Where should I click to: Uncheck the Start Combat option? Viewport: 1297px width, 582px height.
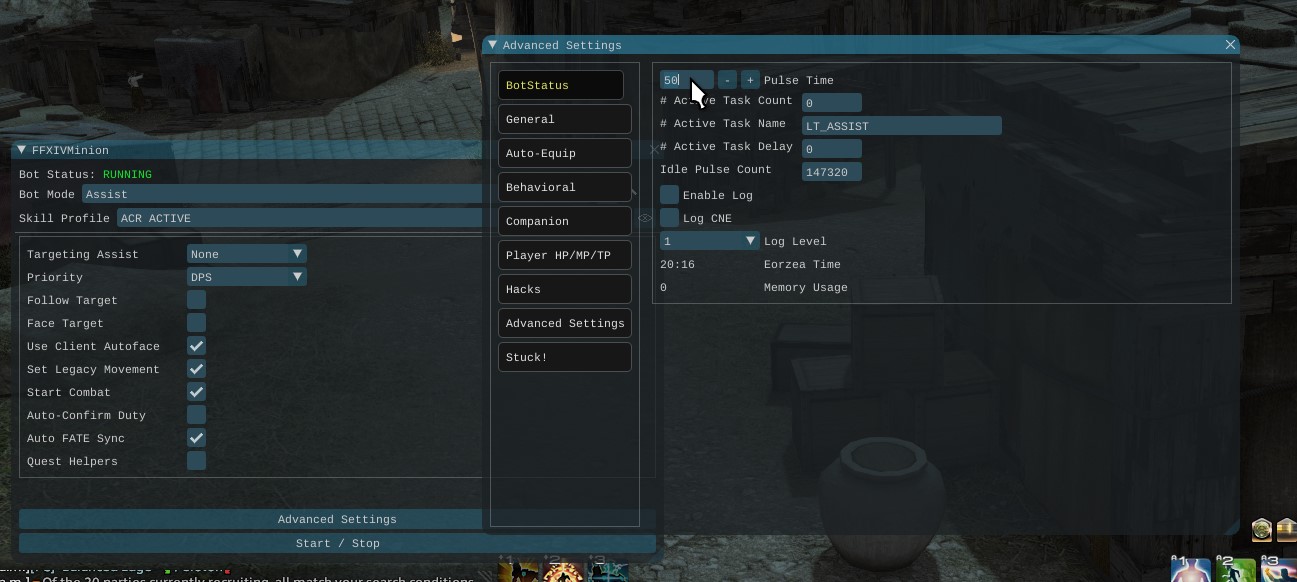click(197, 392)
